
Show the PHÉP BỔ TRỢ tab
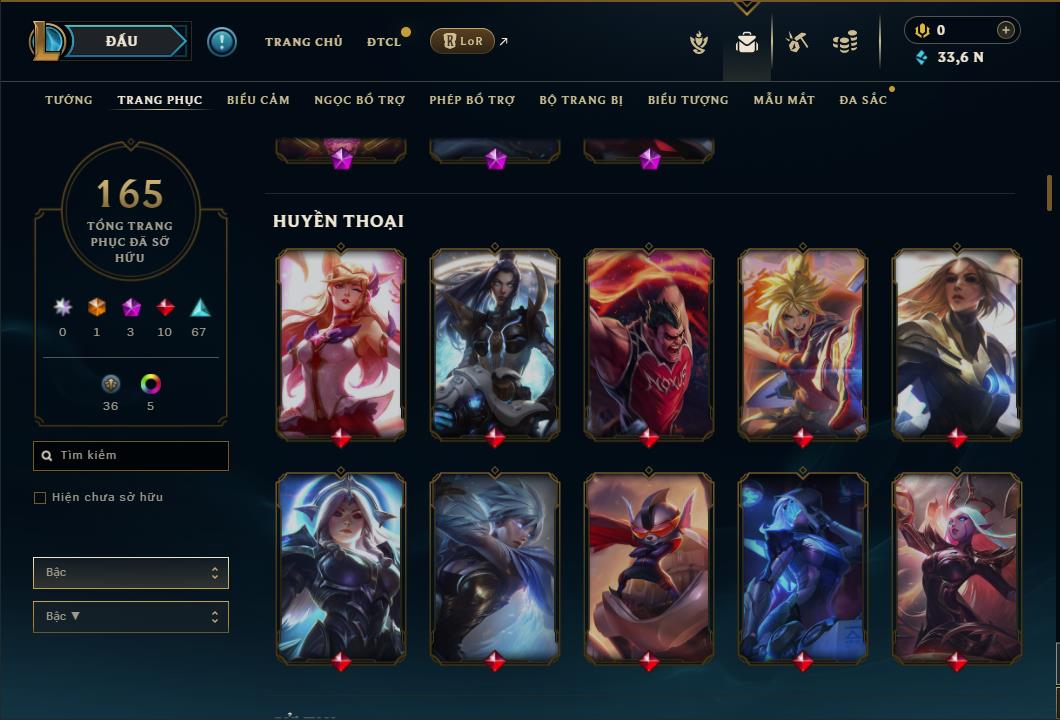pos(472,100)
